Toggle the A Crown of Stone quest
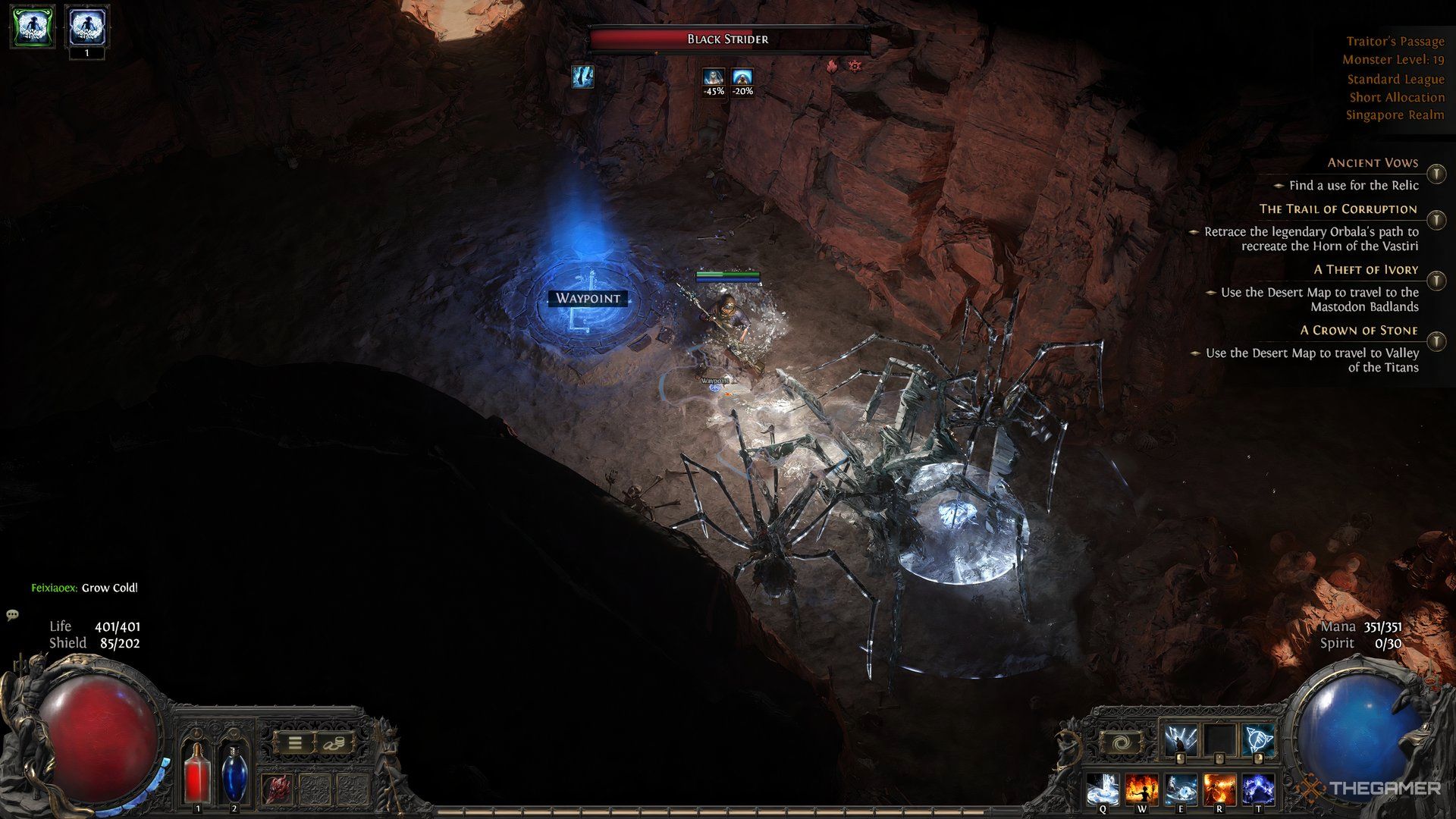This screenshot has height=819, width=1456. [1435, 340]
